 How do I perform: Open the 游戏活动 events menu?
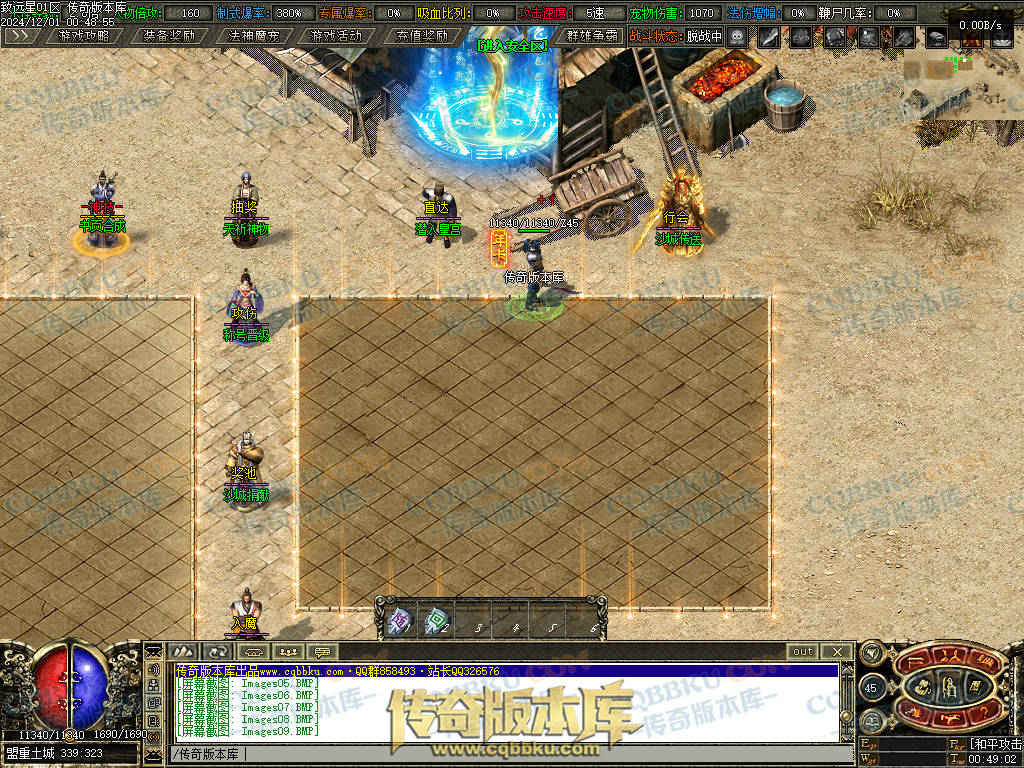tap(336, 36)
